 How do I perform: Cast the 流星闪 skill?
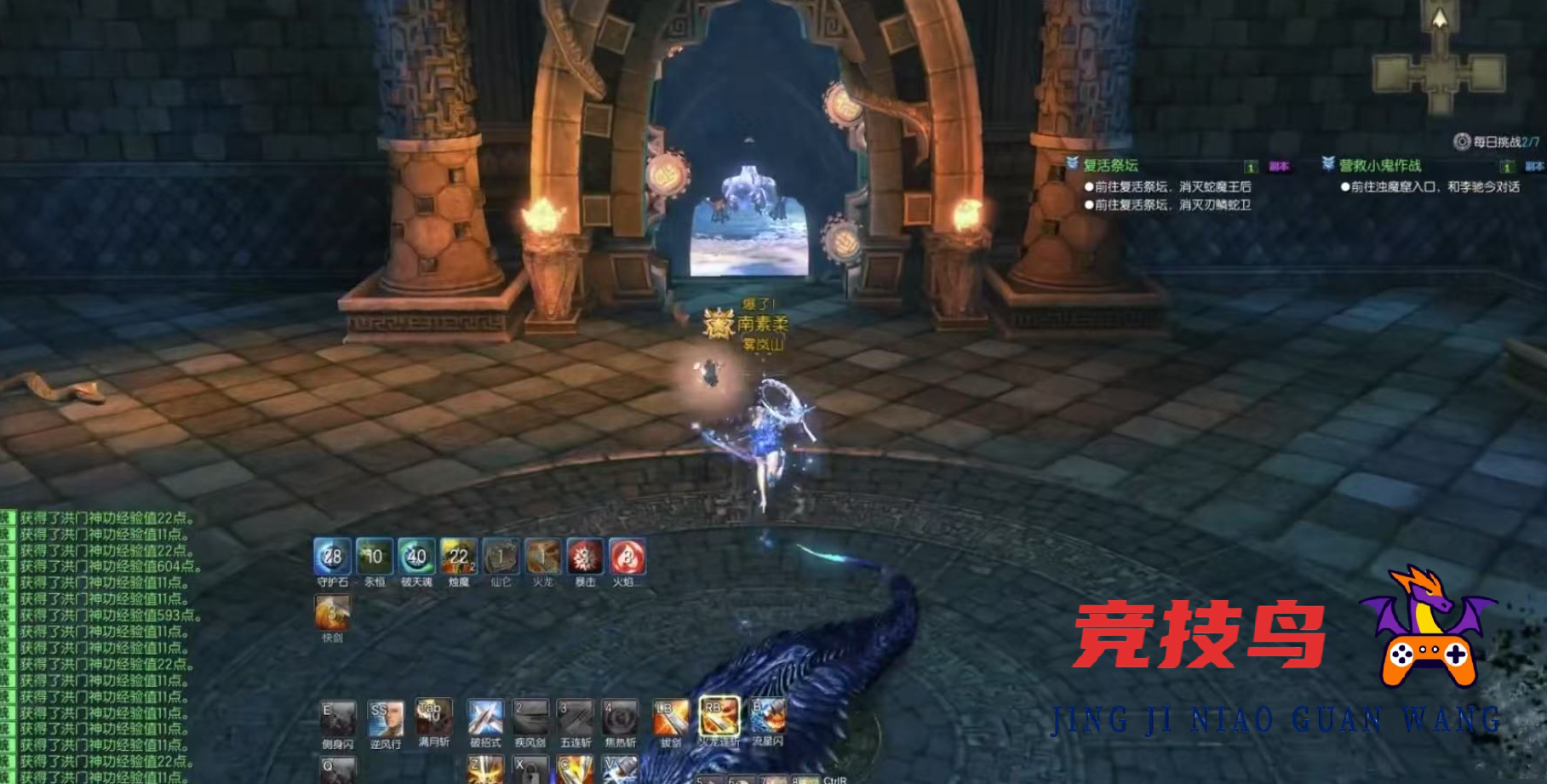pyautogui.click(x=767, y=717)
